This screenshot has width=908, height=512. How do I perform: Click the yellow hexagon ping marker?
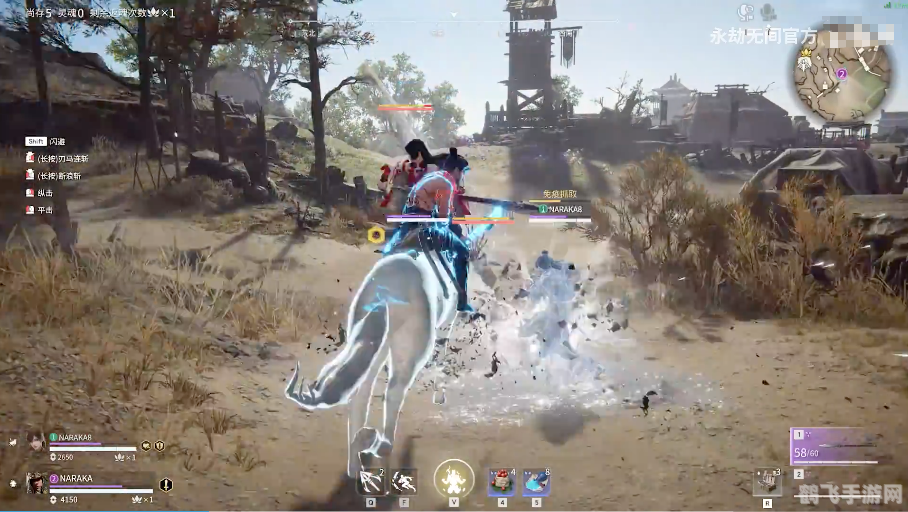[376, 234]
